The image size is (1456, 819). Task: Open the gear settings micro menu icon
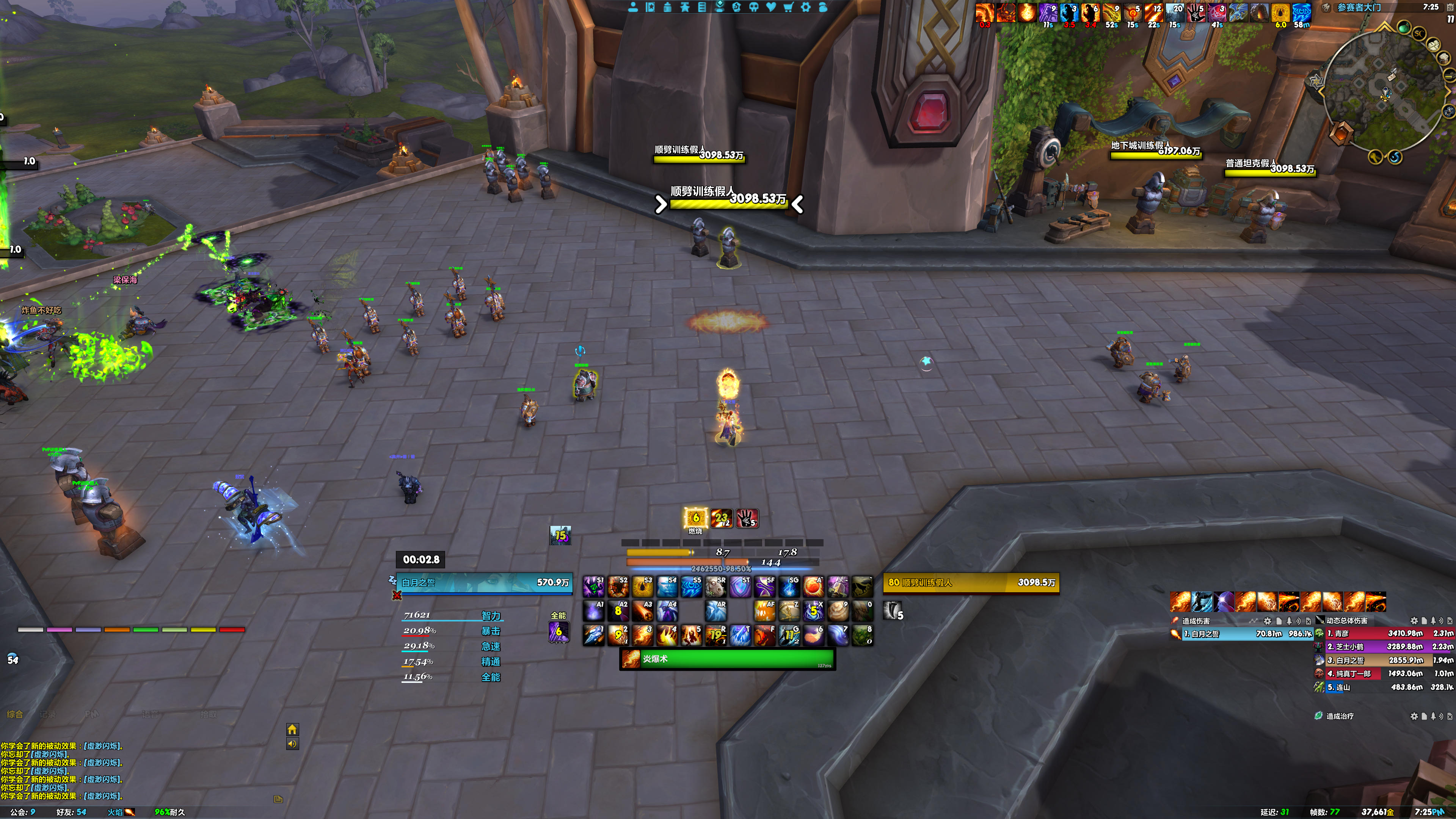[806, 7]
